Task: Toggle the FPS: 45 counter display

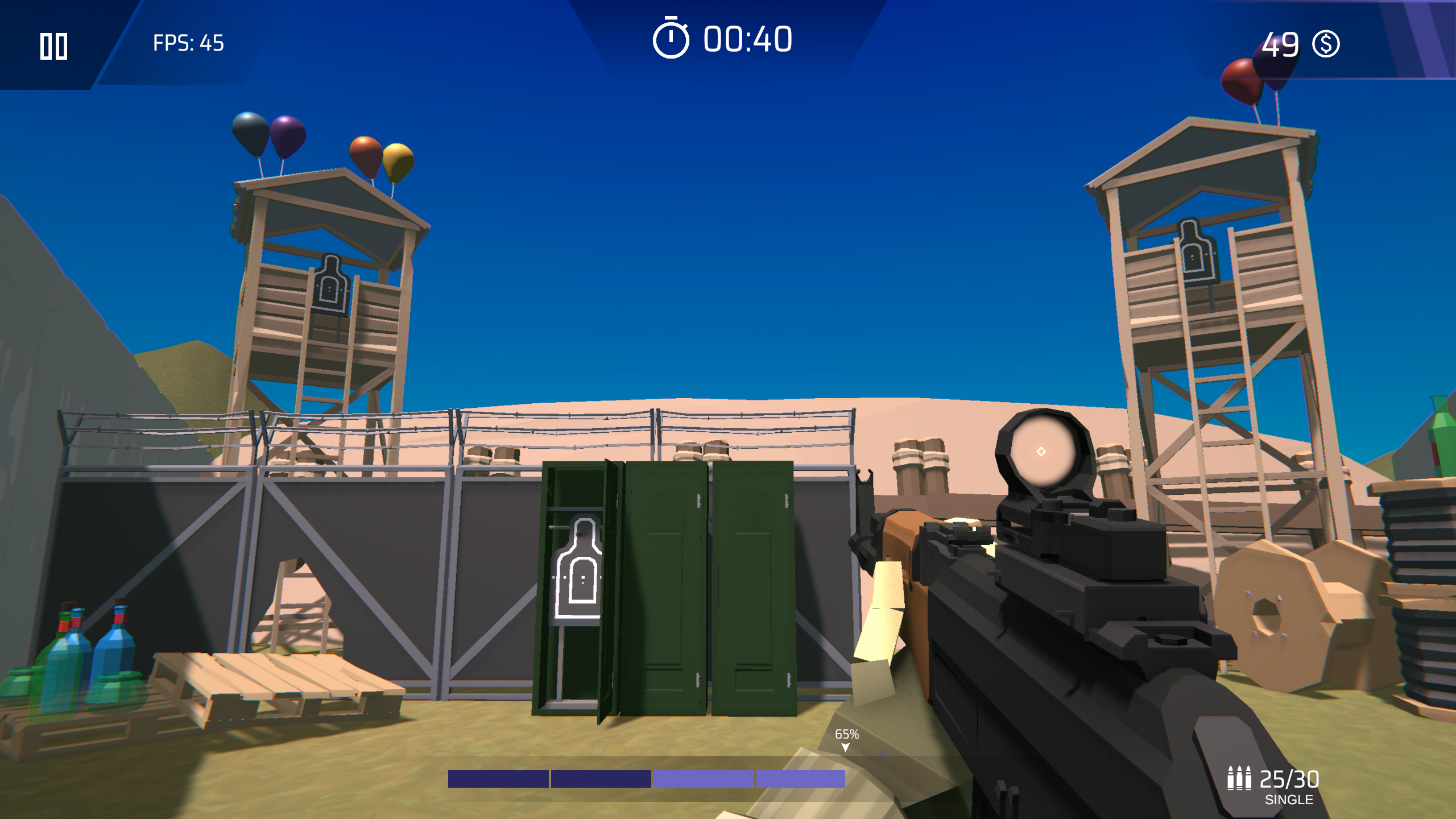Action: click(x=187, y=41)
